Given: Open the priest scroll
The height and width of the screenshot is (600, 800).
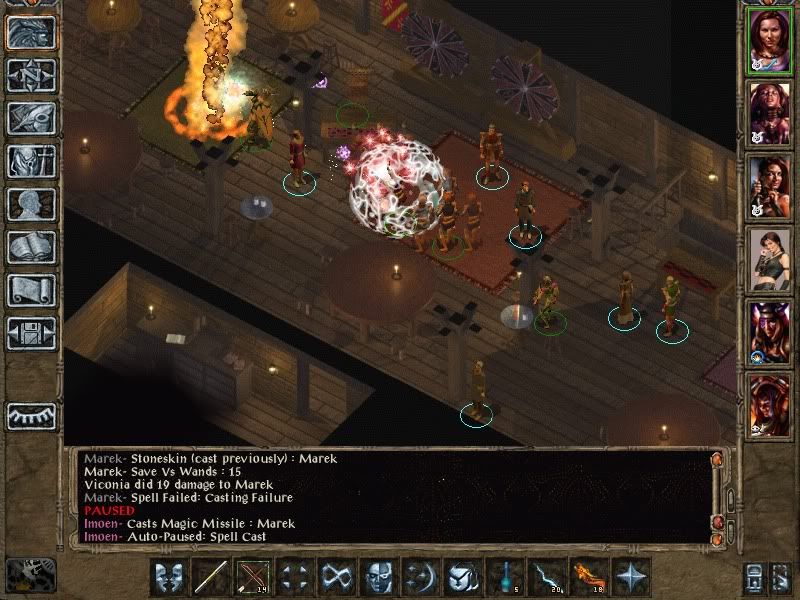Looking at the screenshot, I should (x=31, y=290).
